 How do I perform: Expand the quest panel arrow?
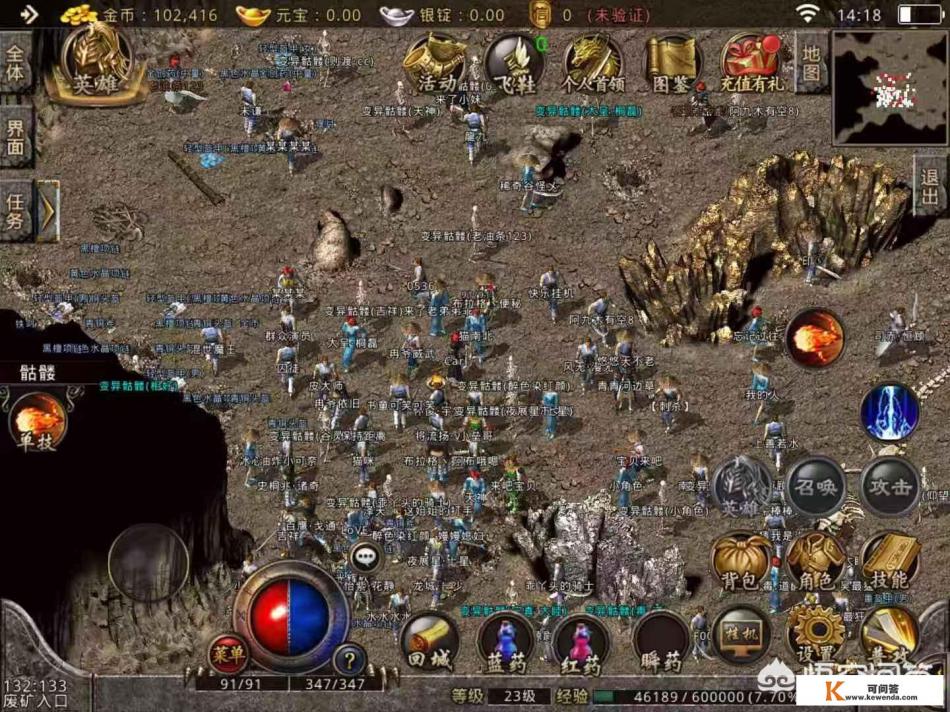tap(47, 211)
